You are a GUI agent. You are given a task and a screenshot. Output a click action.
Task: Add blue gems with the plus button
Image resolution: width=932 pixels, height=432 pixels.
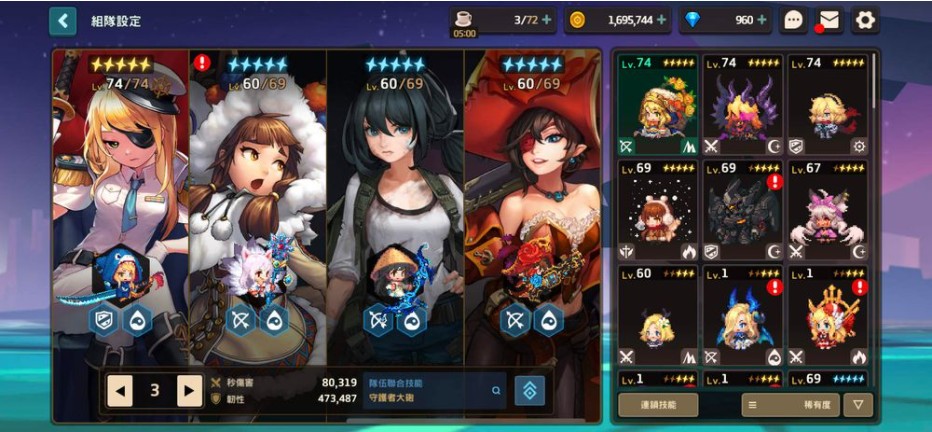coord(762,20)
